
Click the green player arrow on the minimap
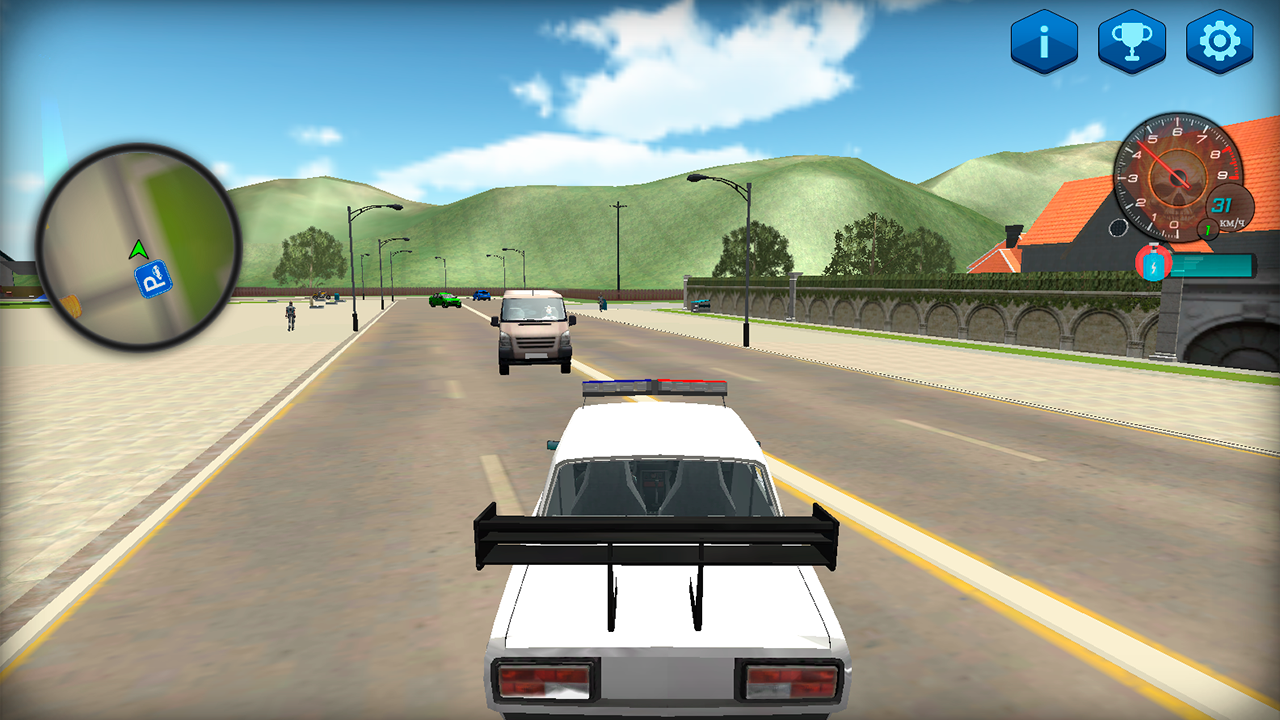138,248
